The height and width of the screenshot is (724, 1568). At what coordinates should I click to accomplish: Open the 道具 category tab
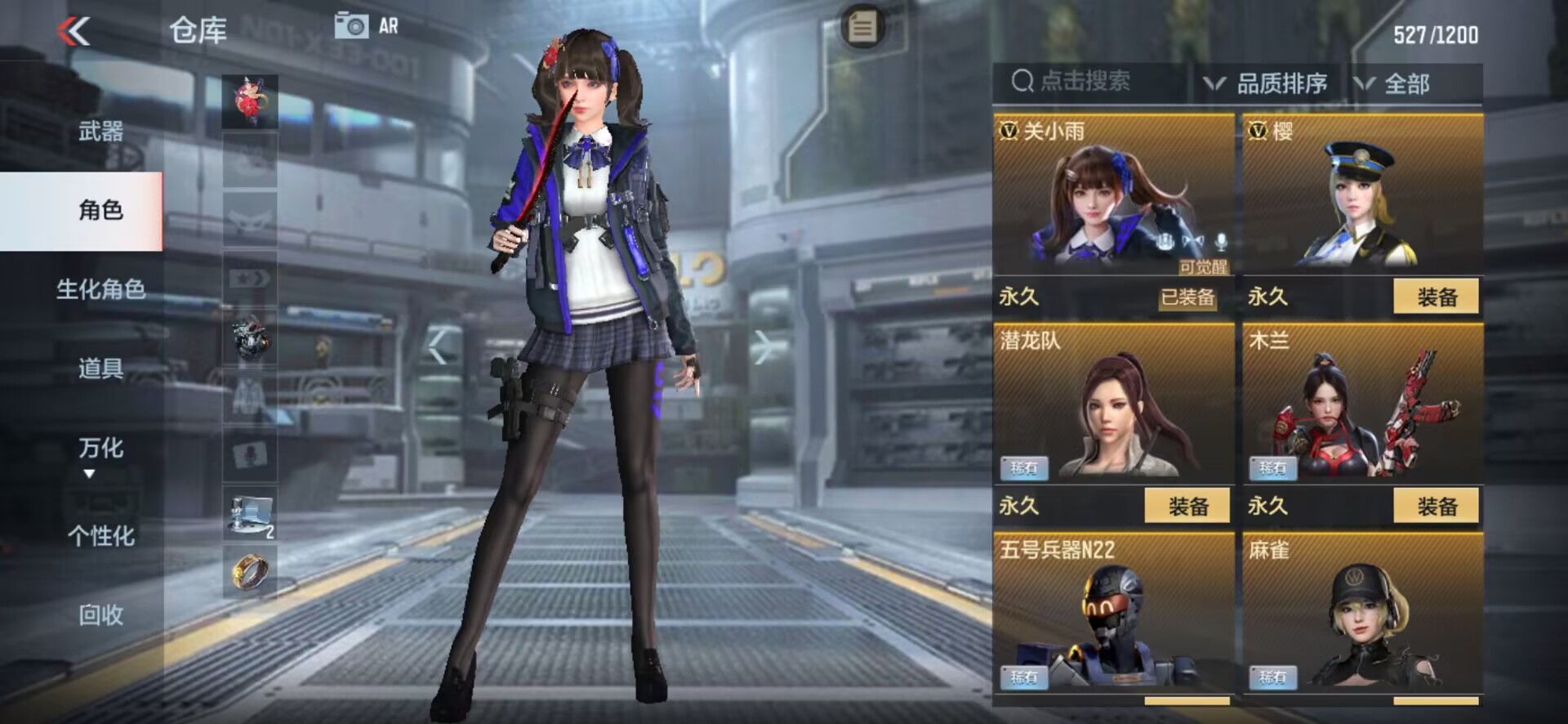(100, 369)
